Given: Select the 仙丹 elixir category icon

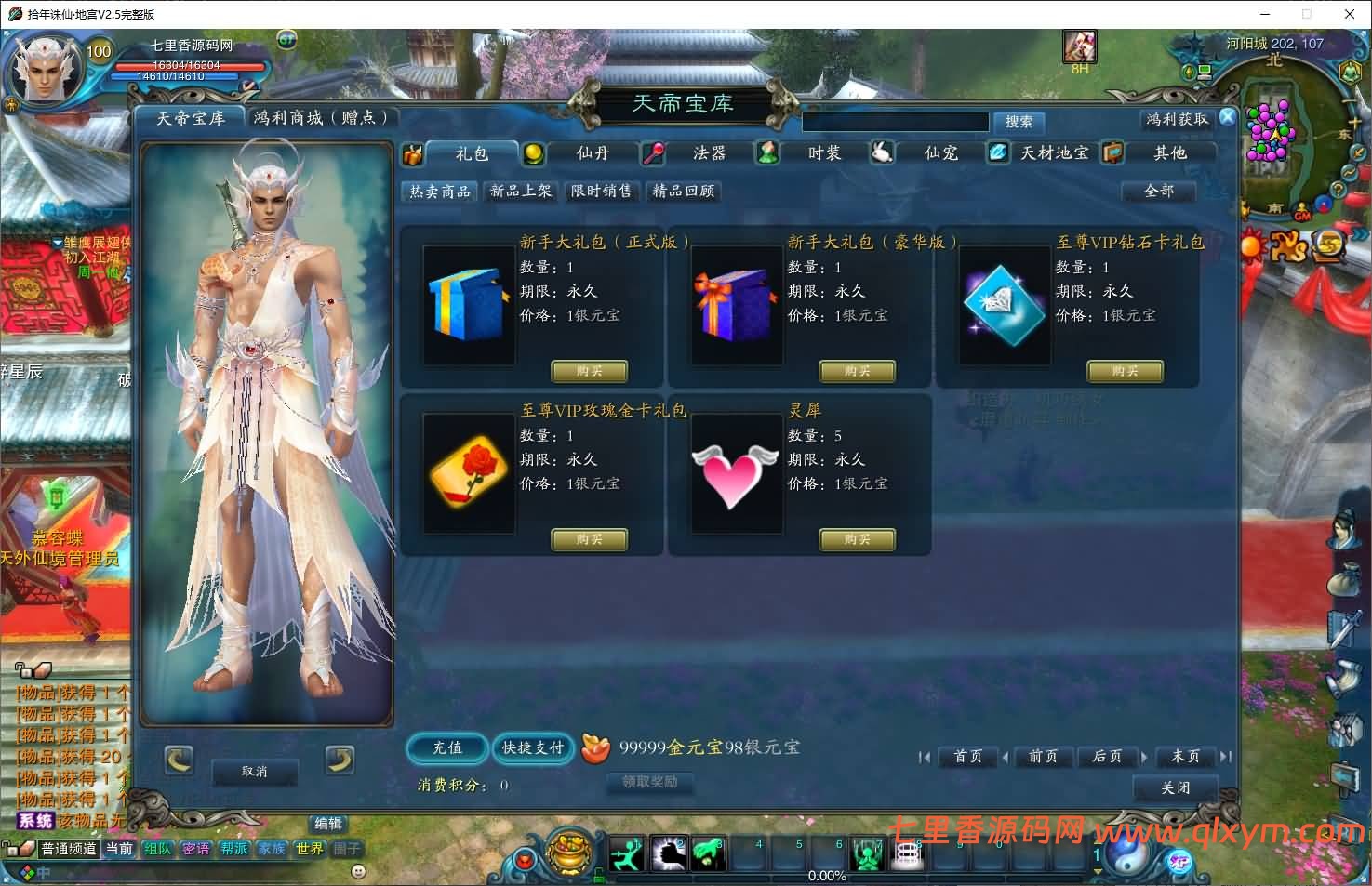Looking at the screenshot, I should tap(535, 153).
